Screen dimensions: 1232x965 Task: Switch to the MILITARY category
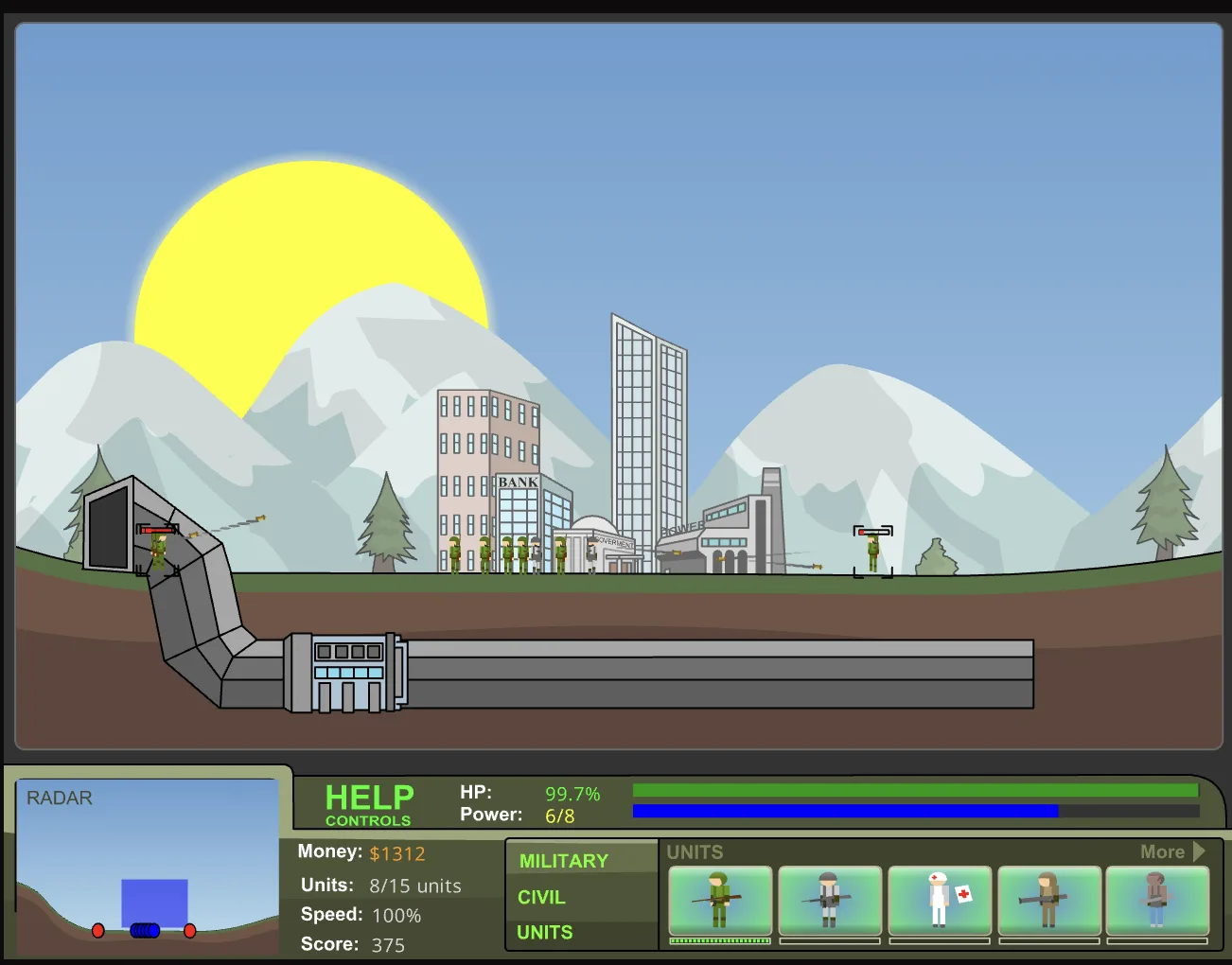tap(563, 861)
